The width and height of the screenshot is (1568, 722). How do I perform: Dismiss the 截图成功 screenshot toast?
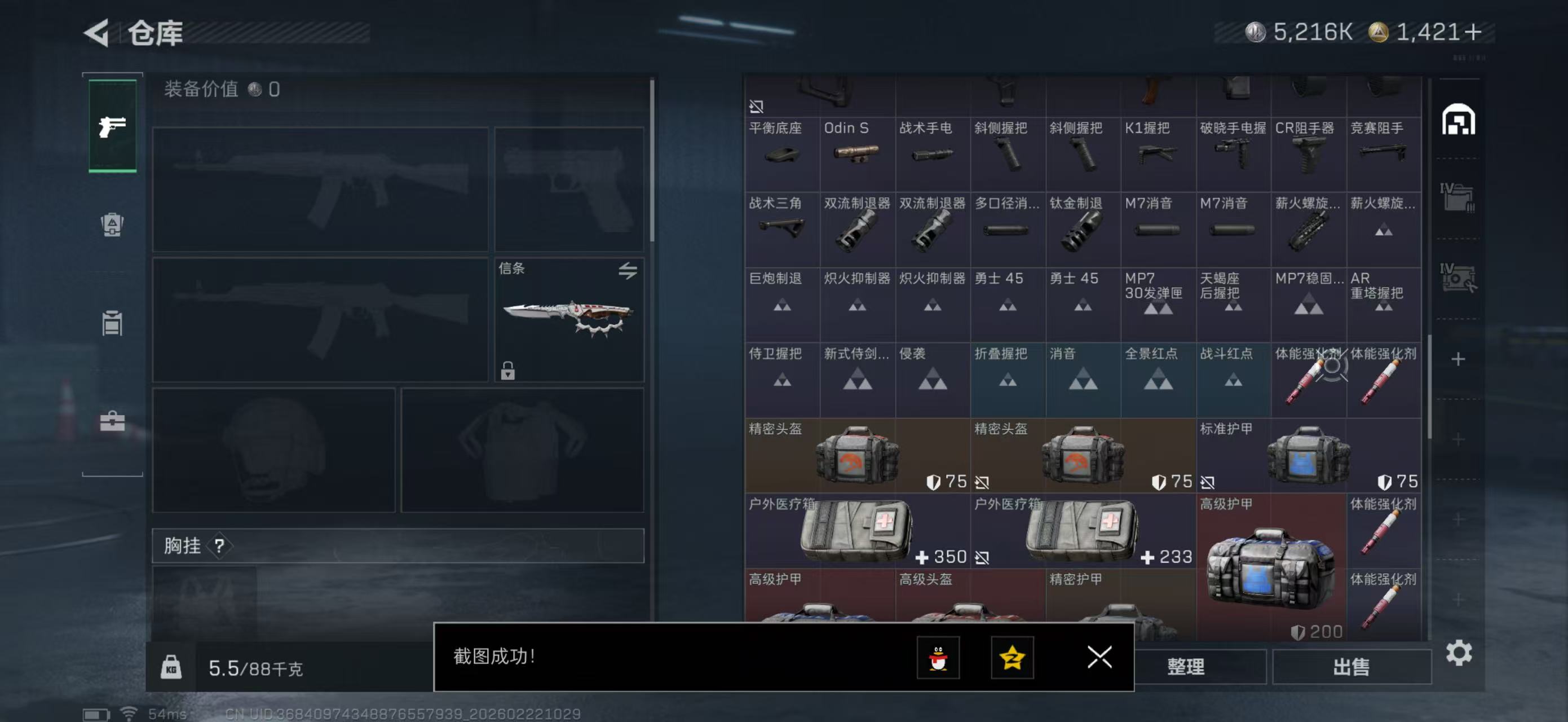point(1099,658)
